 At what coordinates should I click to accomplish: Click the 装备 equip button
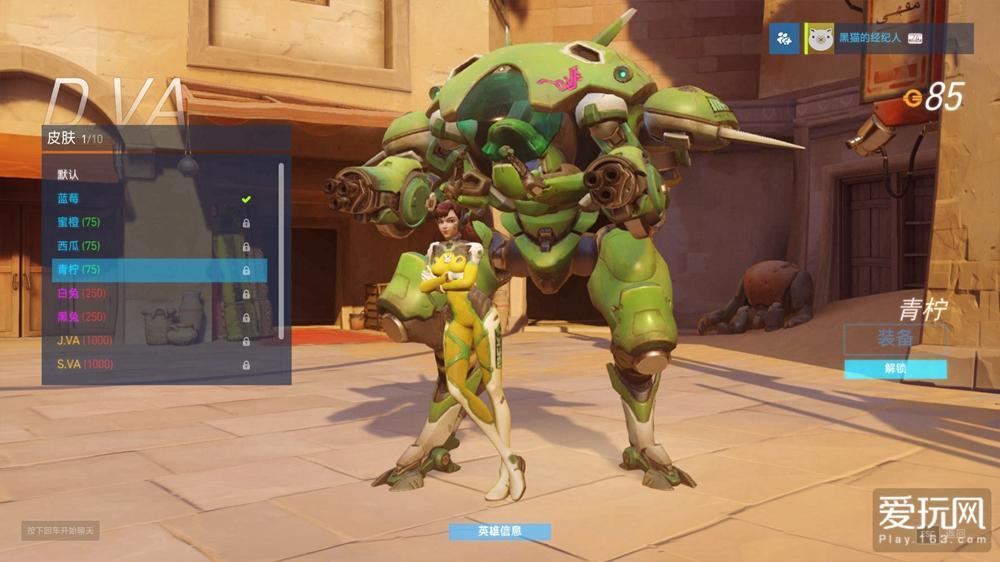pyautogui.click(x=895, y=338)
